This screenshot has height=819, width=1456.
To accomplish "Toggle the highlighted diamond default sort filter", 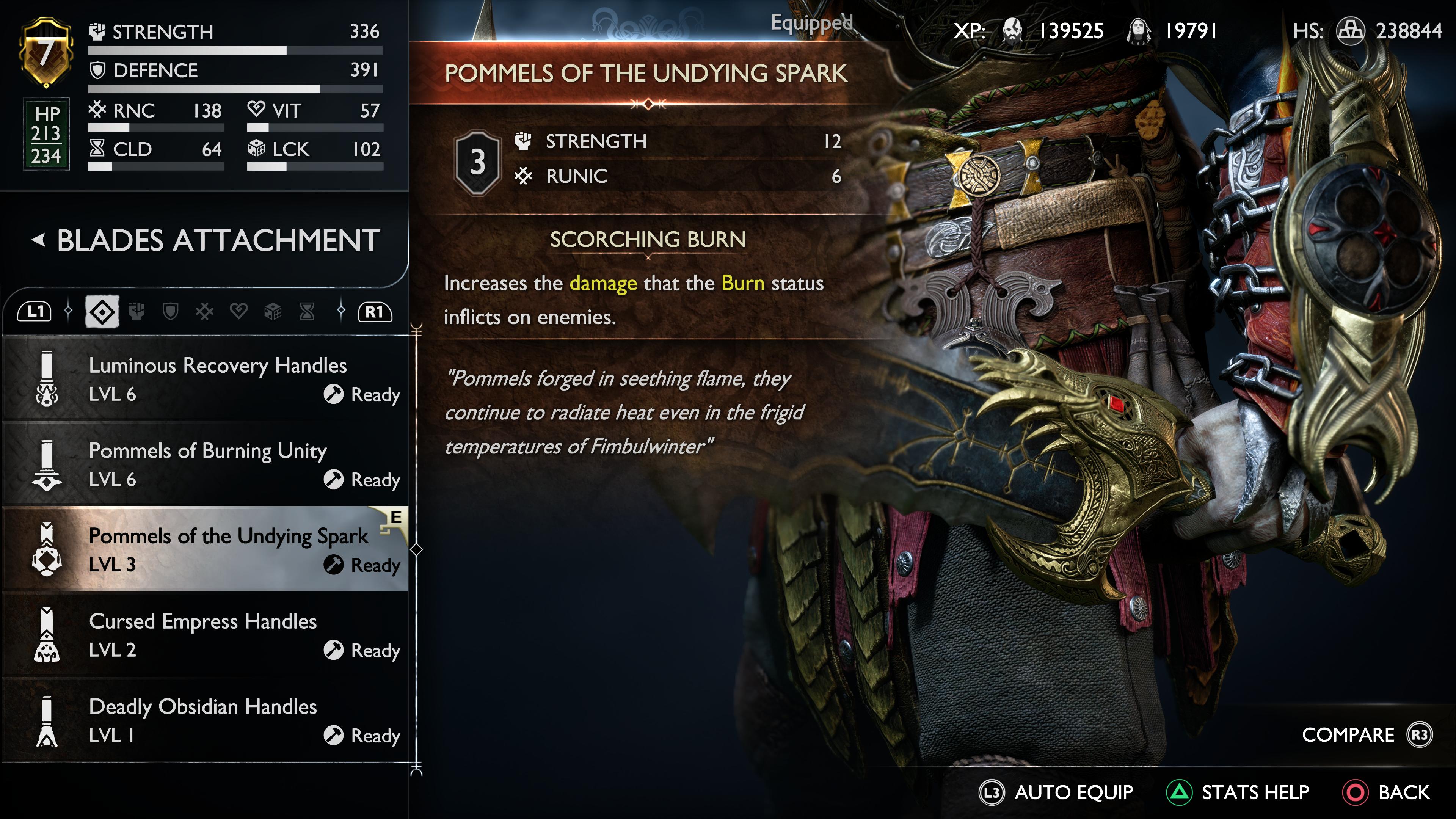I will click(x=102, y=310).
